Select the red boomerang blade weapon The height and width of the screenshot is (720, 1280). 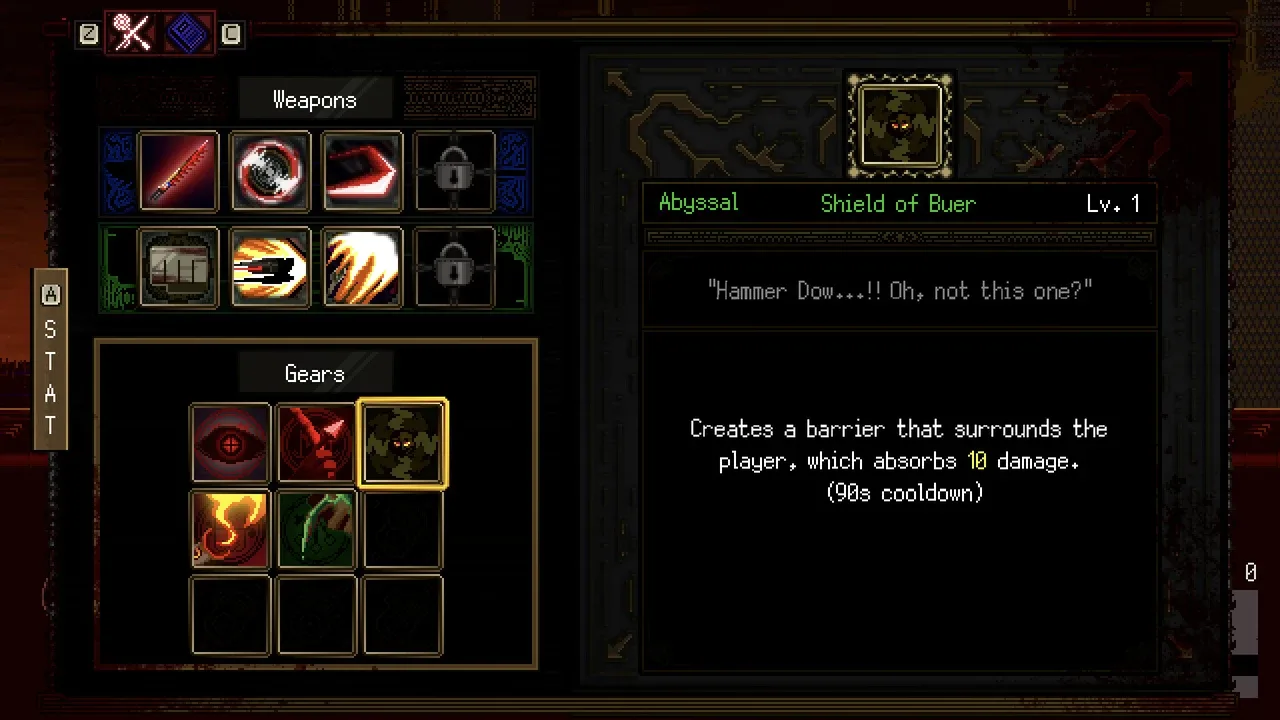(362, 171)
